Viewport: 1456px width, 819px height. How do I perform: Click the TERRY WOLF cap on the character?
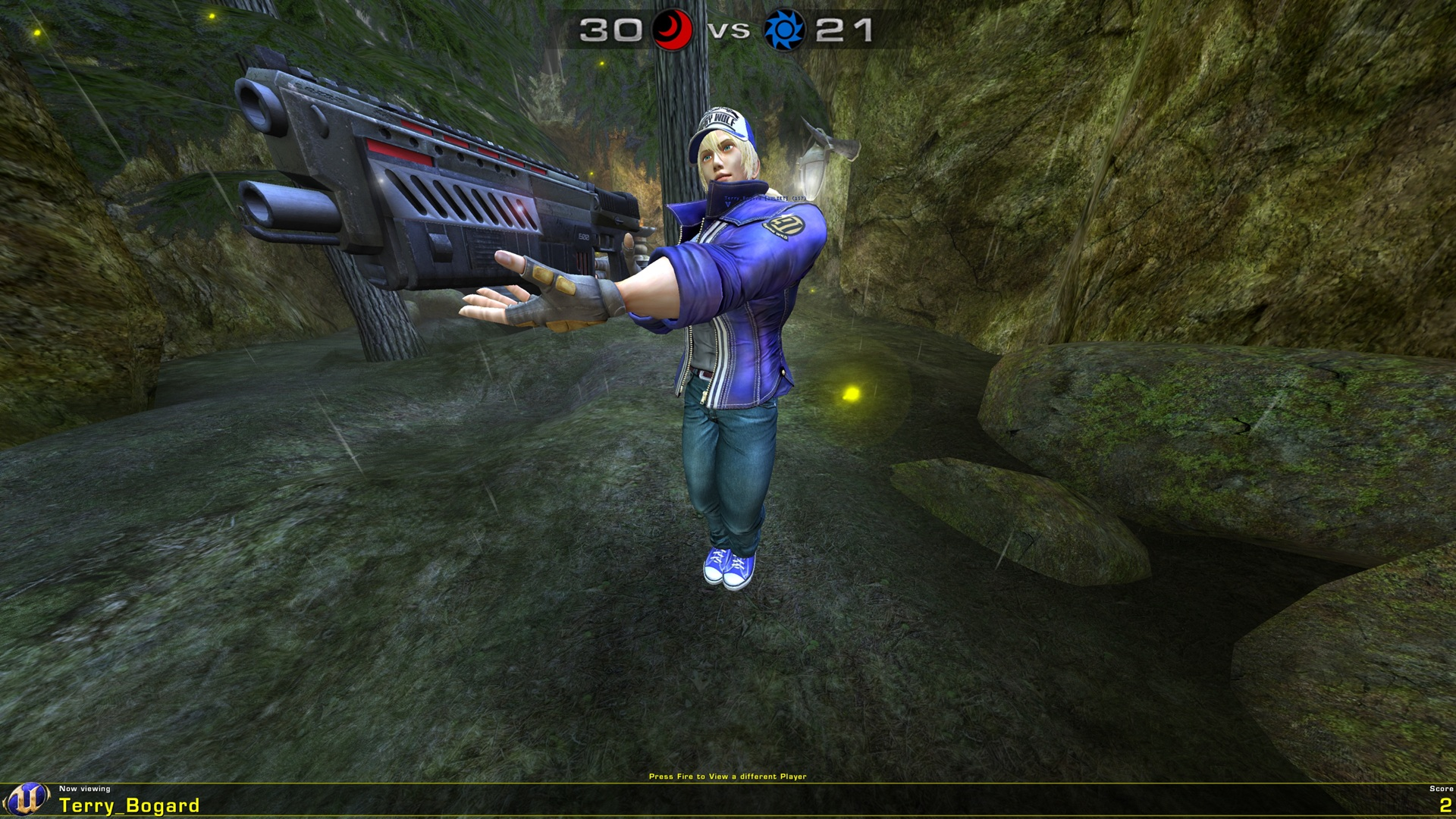point(723,120)
